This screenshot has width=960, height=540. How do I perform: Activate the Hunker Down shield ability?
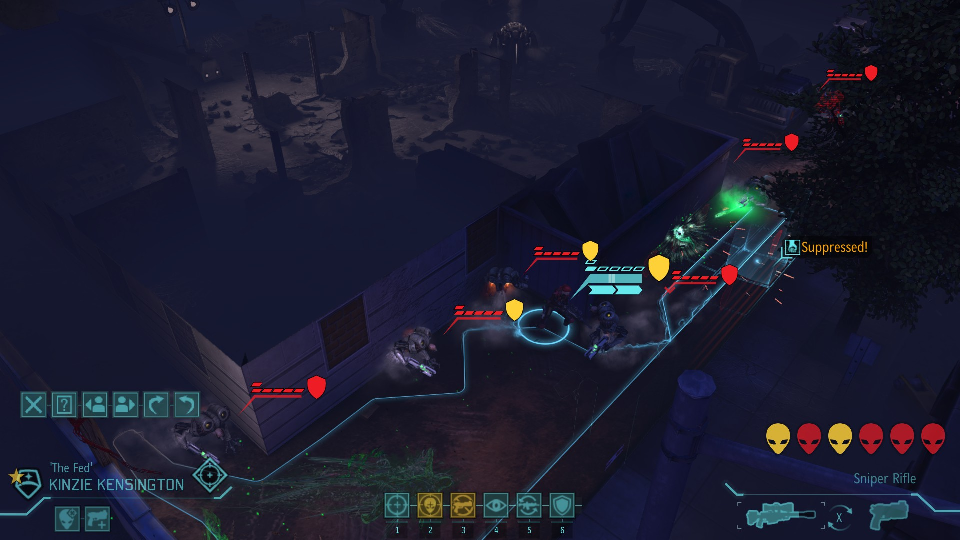pos(562,505)
